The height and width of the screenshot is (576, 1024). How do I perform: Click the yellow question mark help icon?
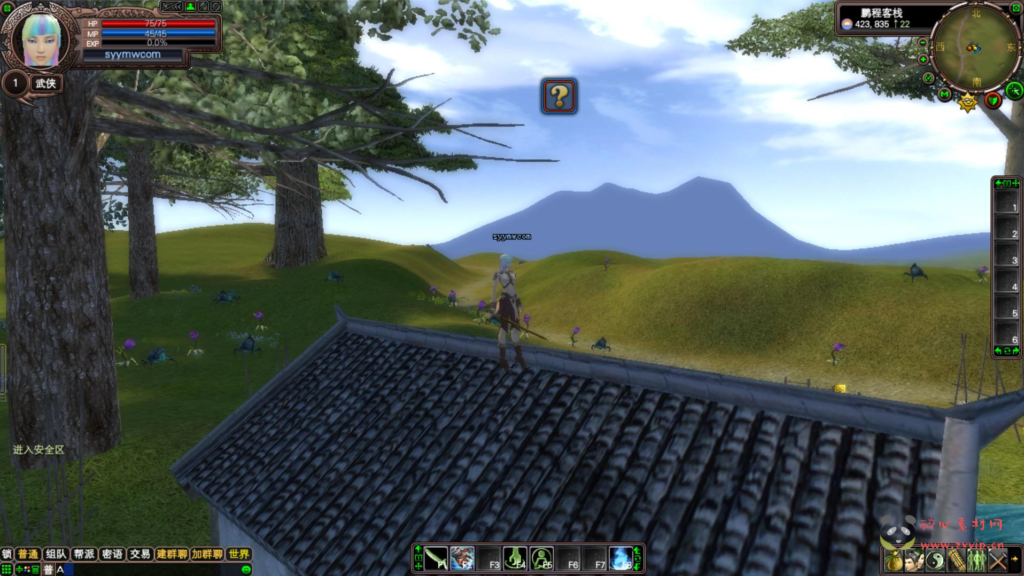pos(560,96)
